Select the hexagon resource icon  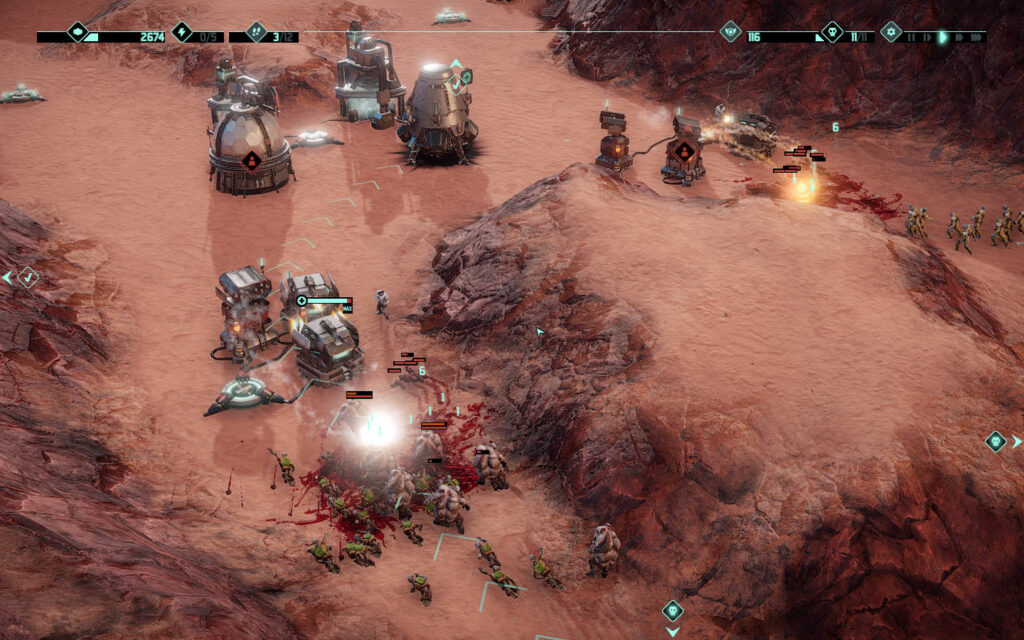point(78,32)
